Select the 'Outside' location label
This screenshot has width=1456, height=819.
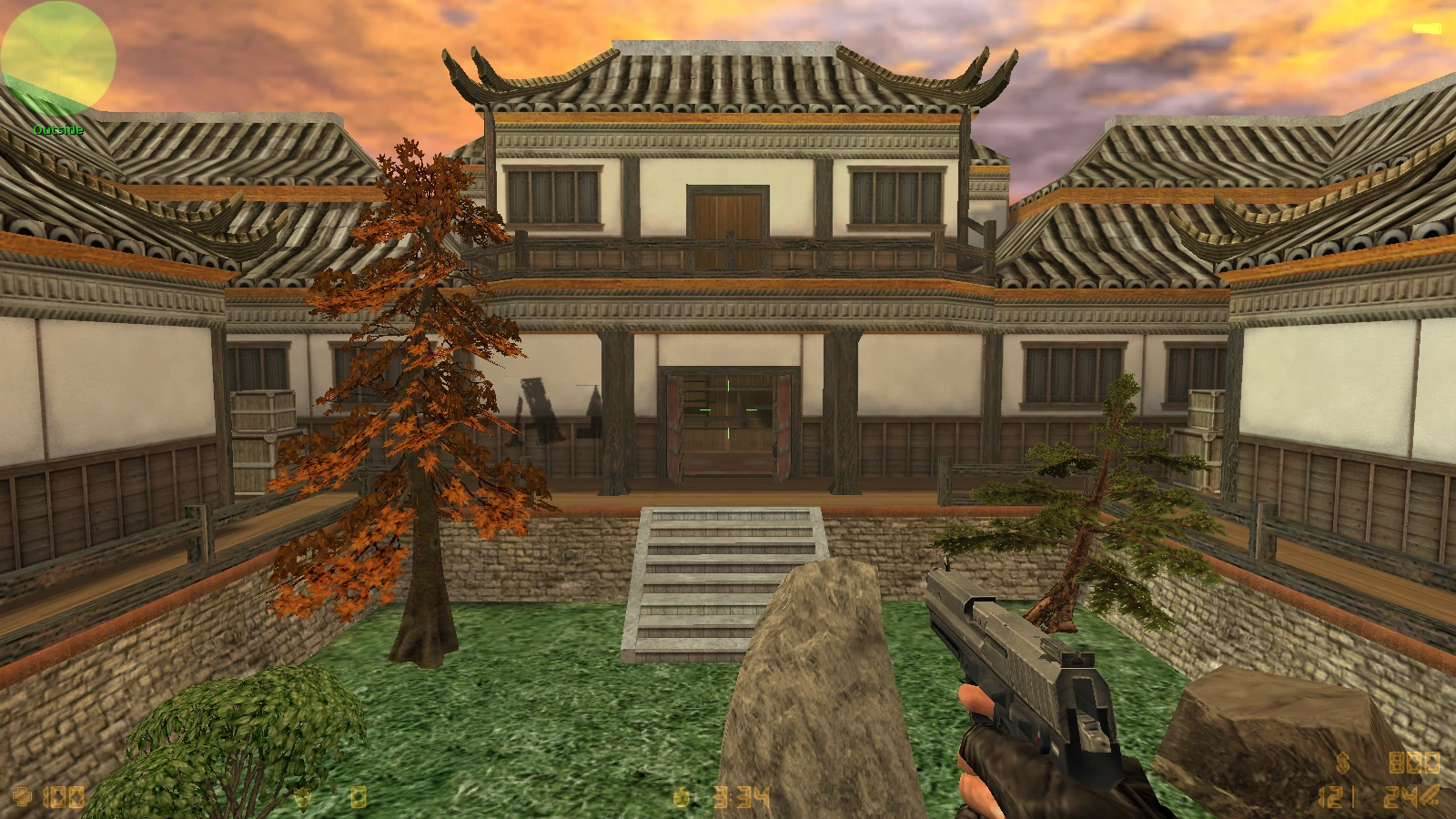point(56,129)
